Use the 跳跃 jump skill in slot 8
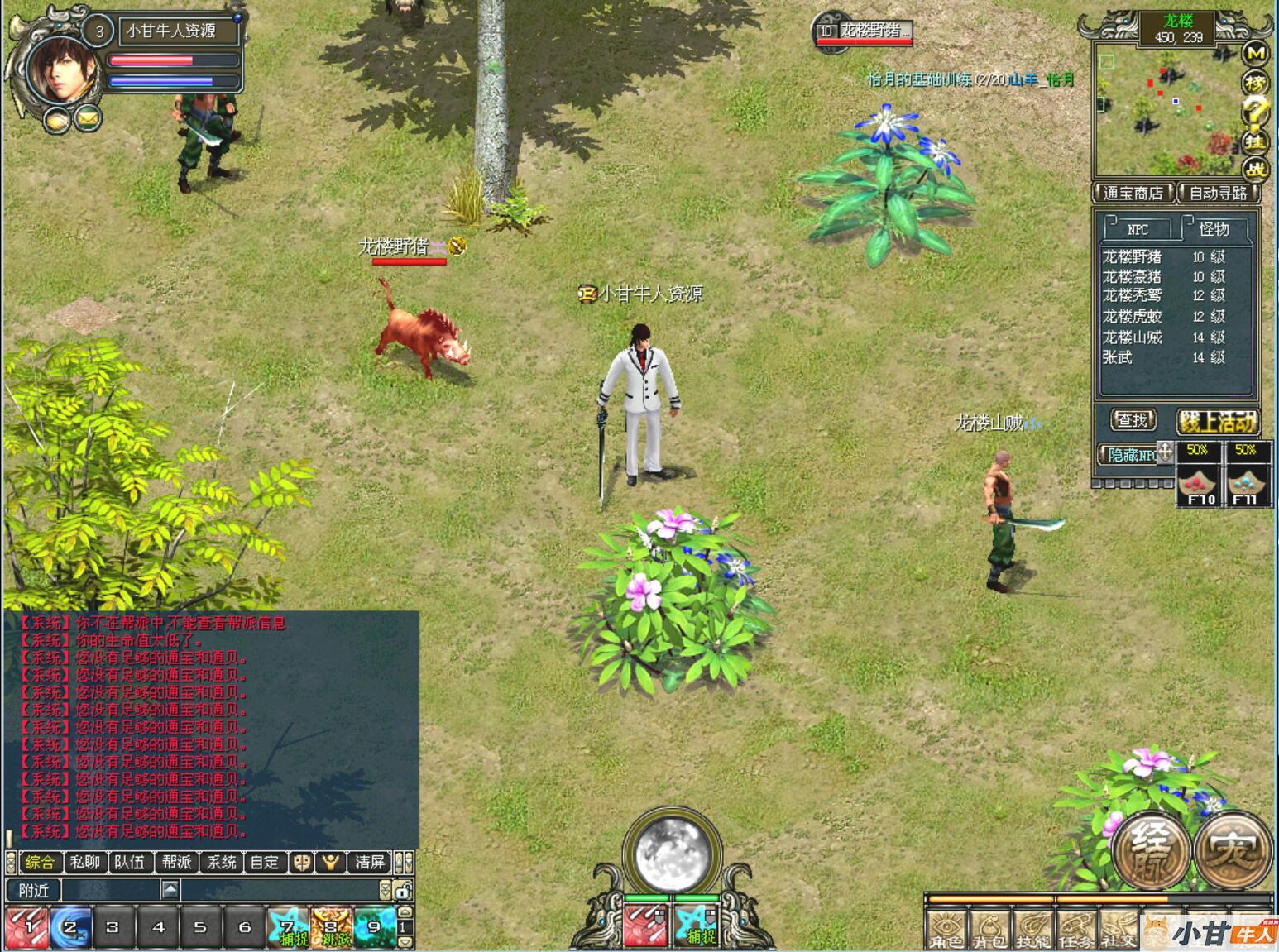Image resolution: width=1279 pixels, height=952 pixels. click(x=332, y=927)
